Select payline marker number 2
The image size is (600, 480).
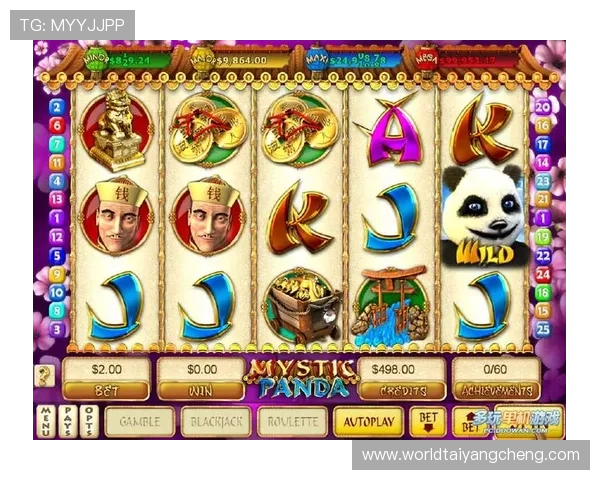[x=57, y=107]
